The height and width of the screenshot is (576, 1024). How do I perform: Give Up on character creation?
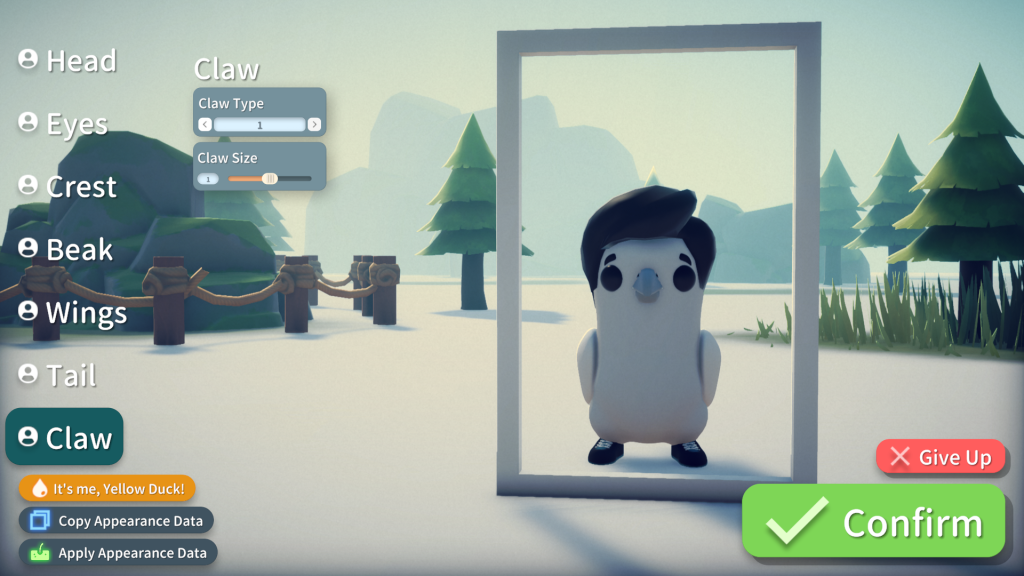click(x=940, y=458)
